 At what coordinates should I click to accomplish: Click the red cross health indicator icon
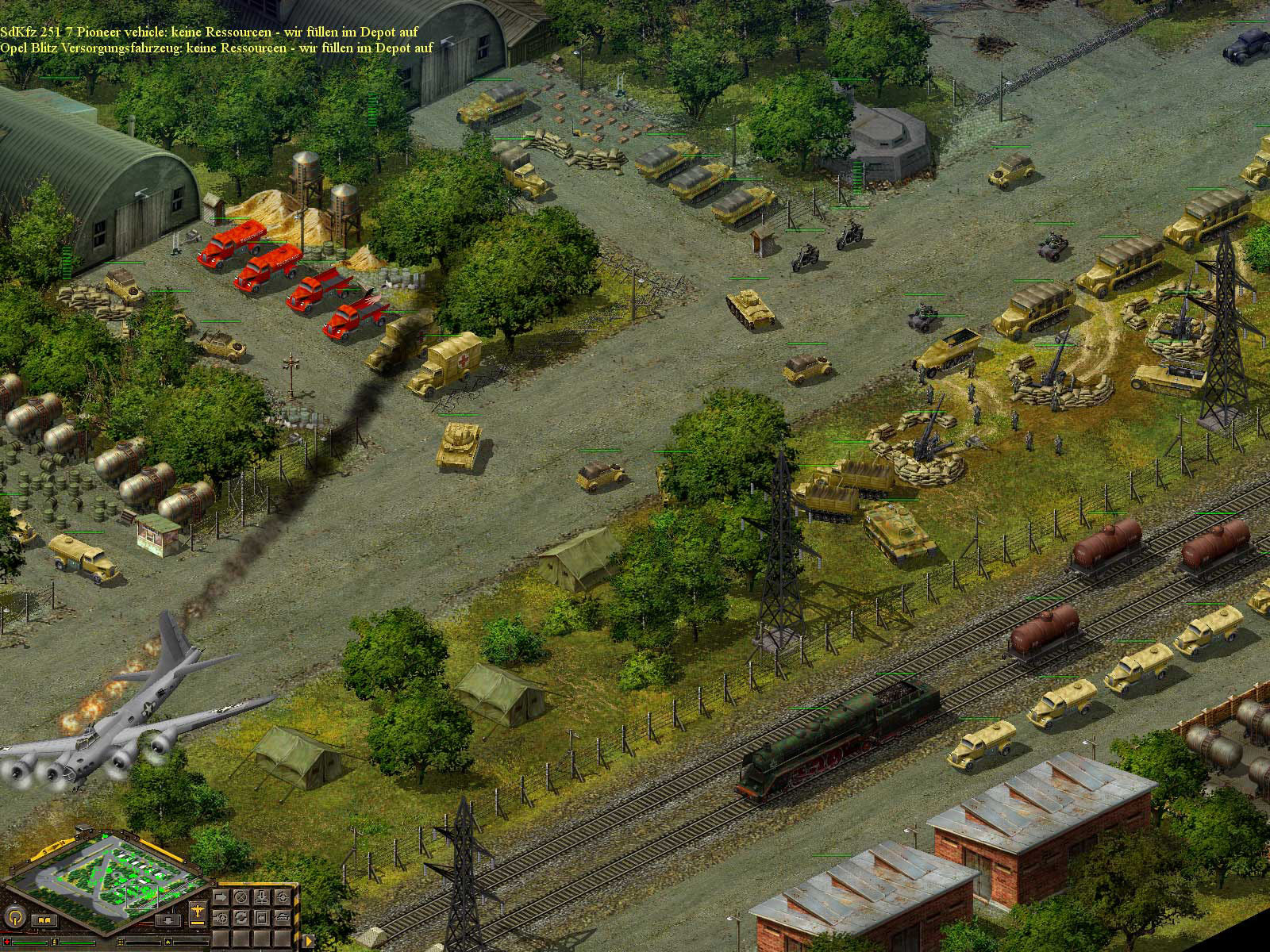(x=7, y=942)
